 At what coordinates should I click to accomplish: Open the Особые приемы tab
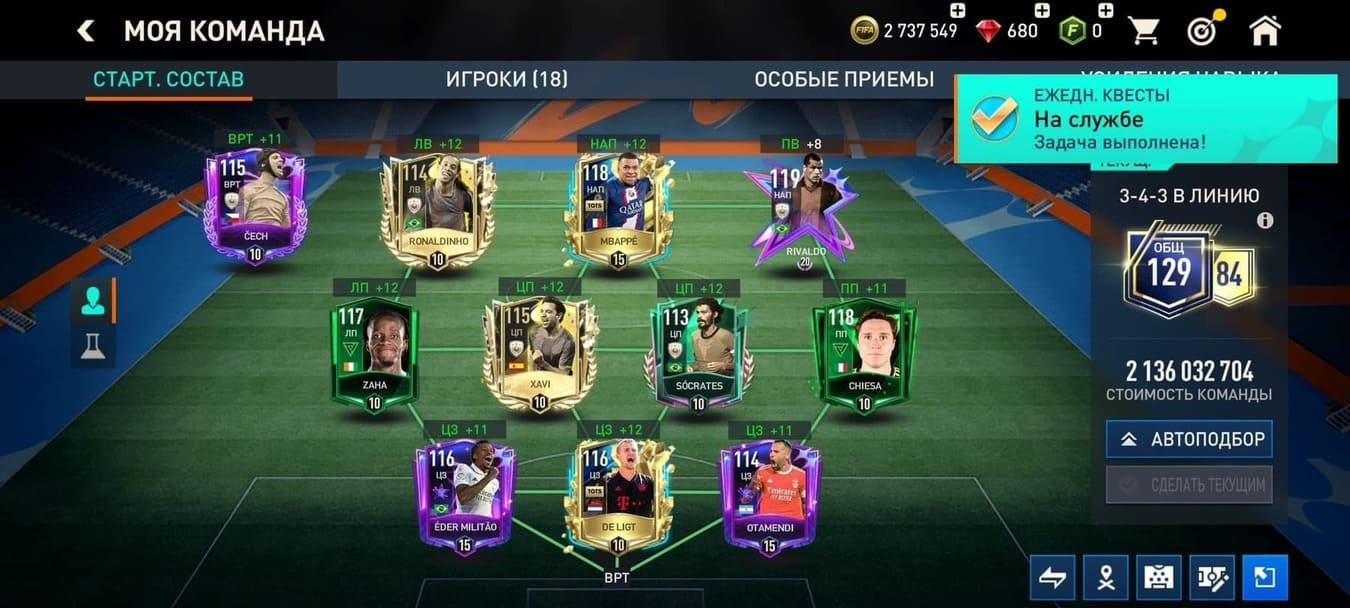tap(844, 80)
